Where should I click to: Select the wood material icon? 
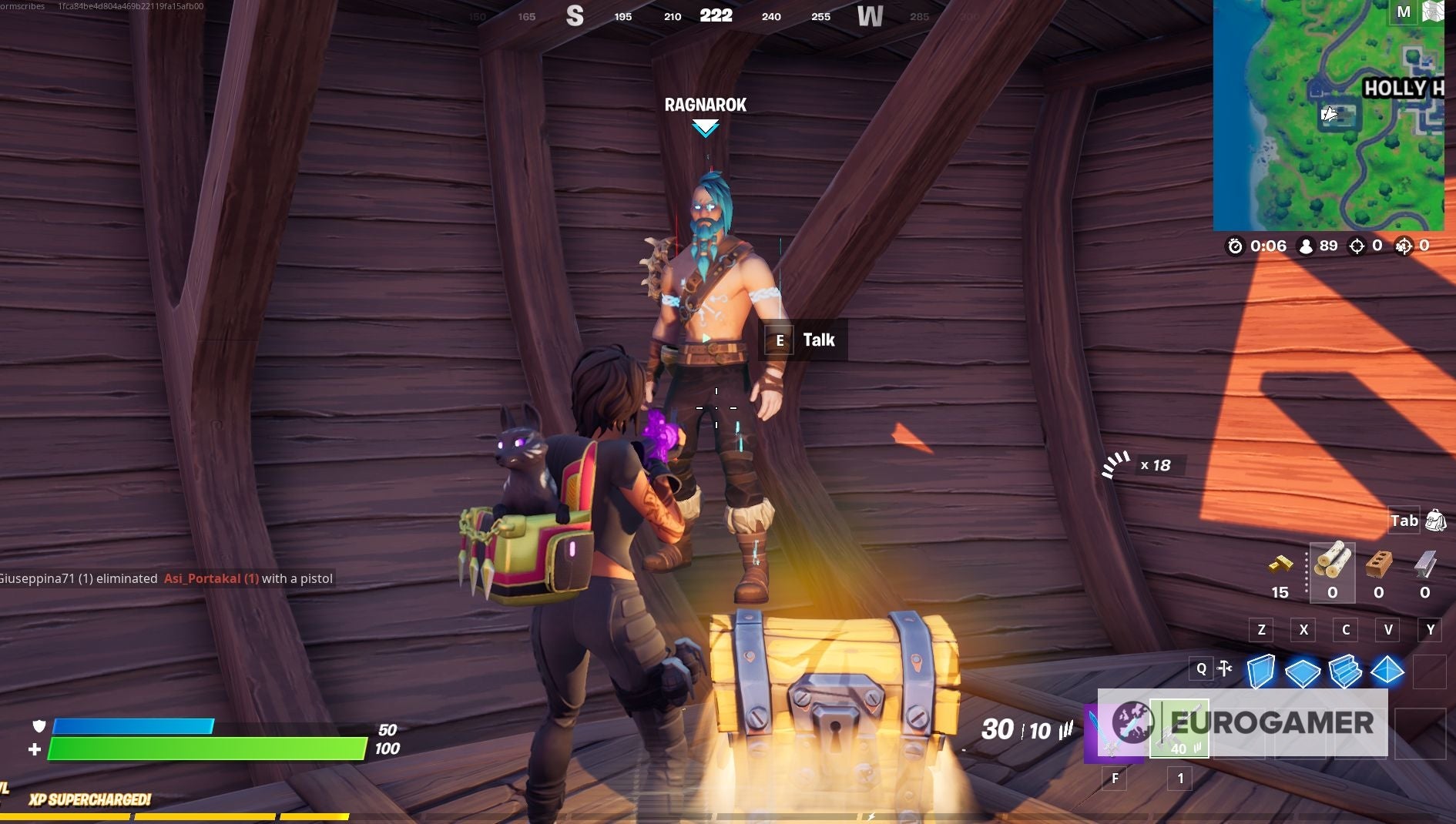point(1332,561)
